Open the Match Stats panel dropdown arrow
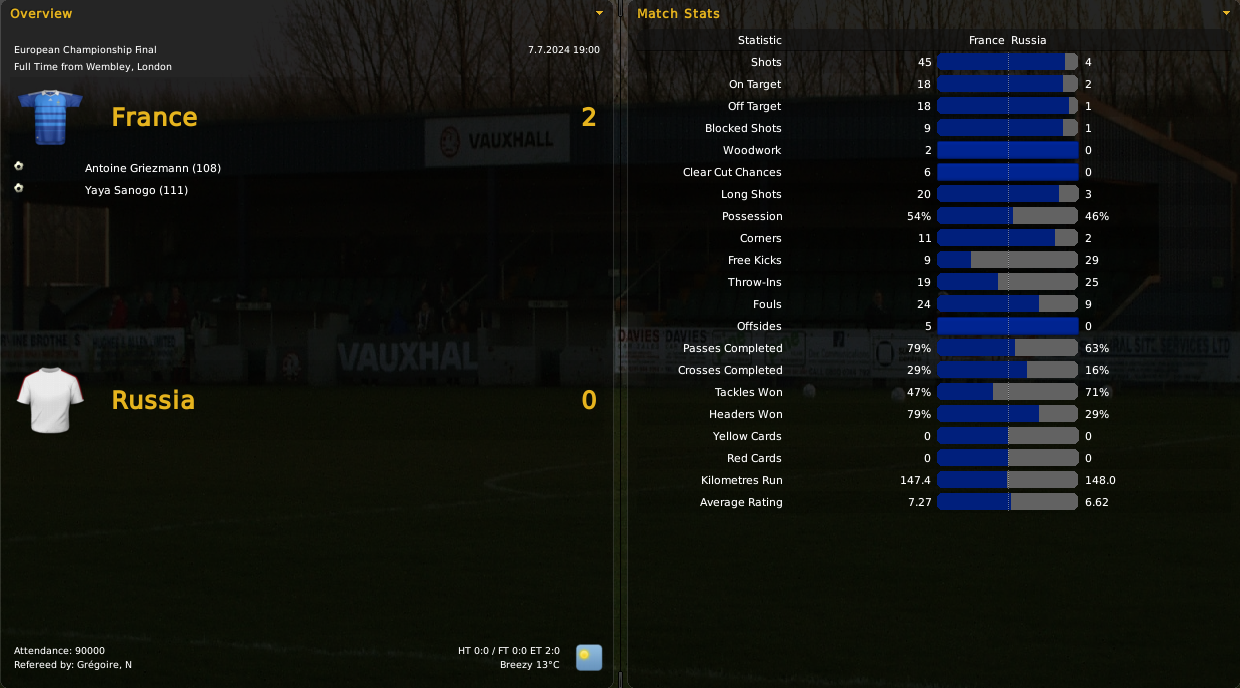This screenshot has height=688, width=1240. pos(1226,13)
